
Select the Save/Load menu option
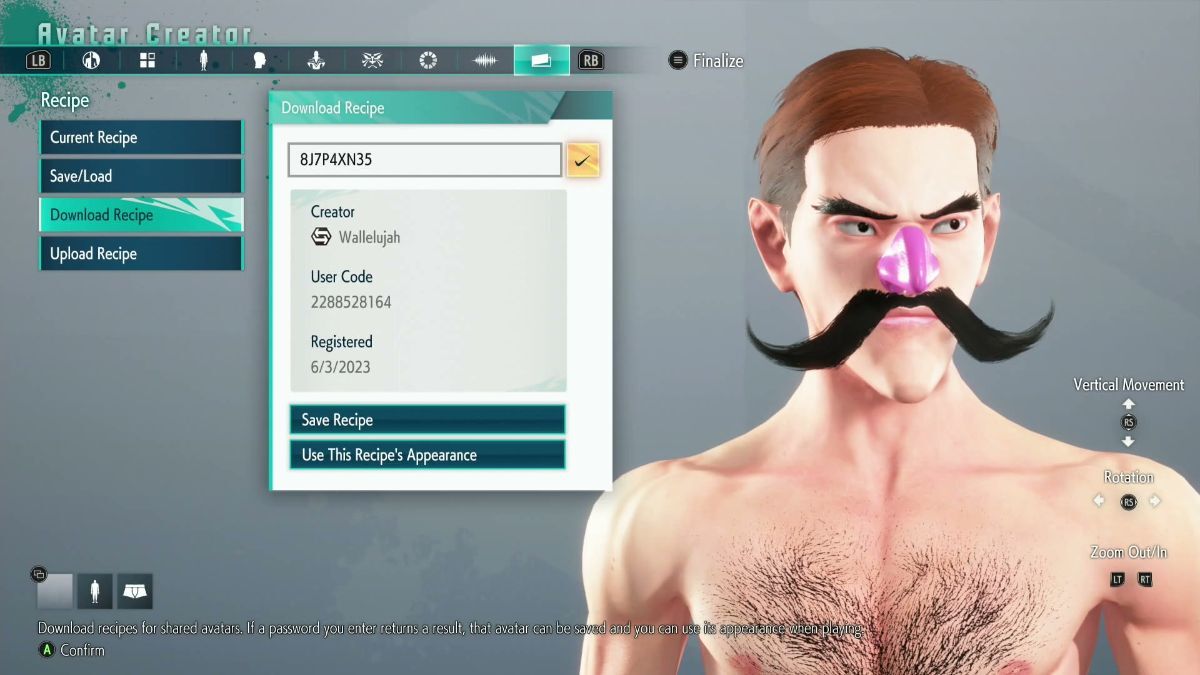tap(140, 177)
